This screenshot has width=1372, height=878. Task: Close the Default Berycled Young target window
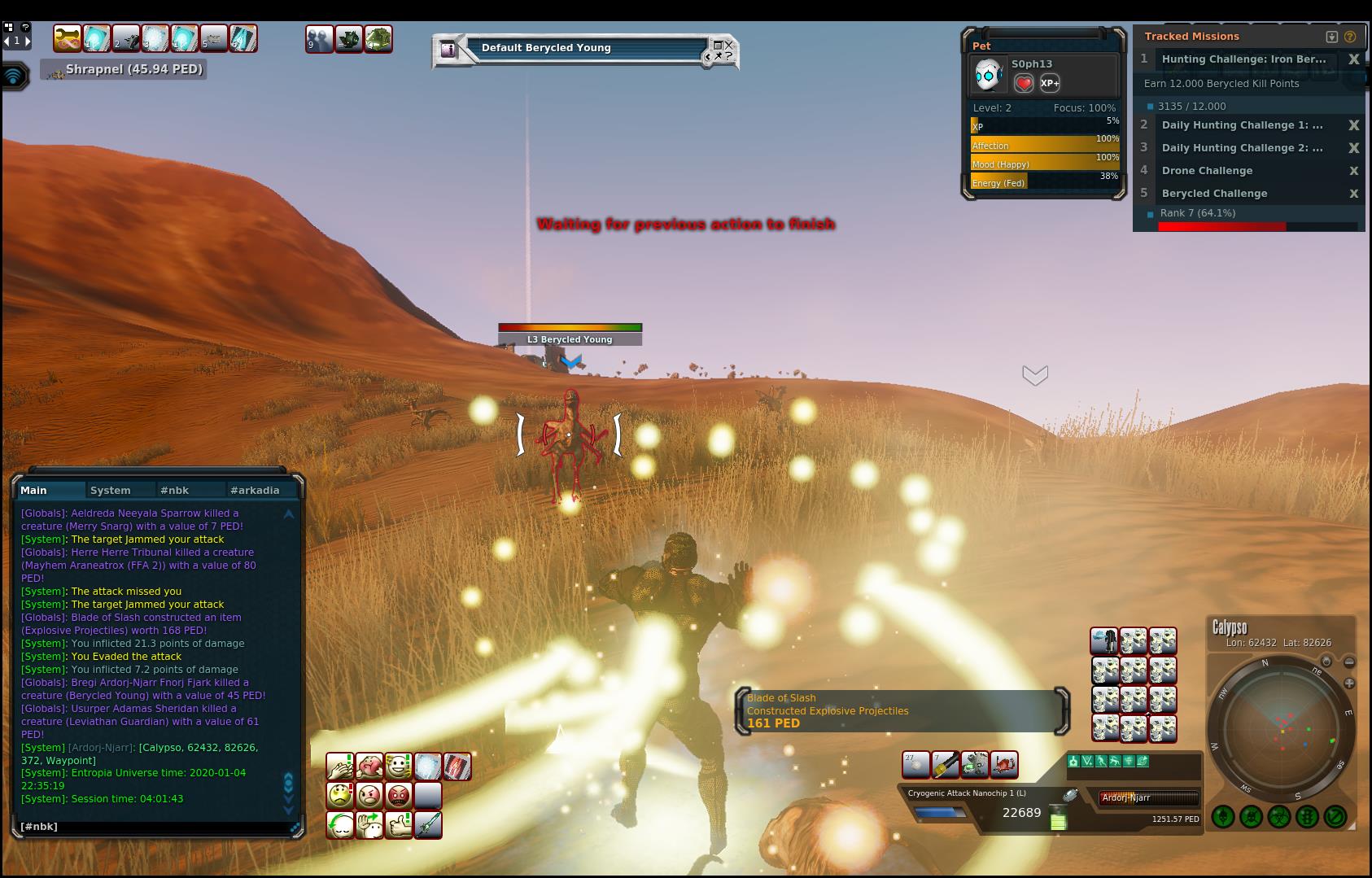pyautogui.click(x=729, y=45)
